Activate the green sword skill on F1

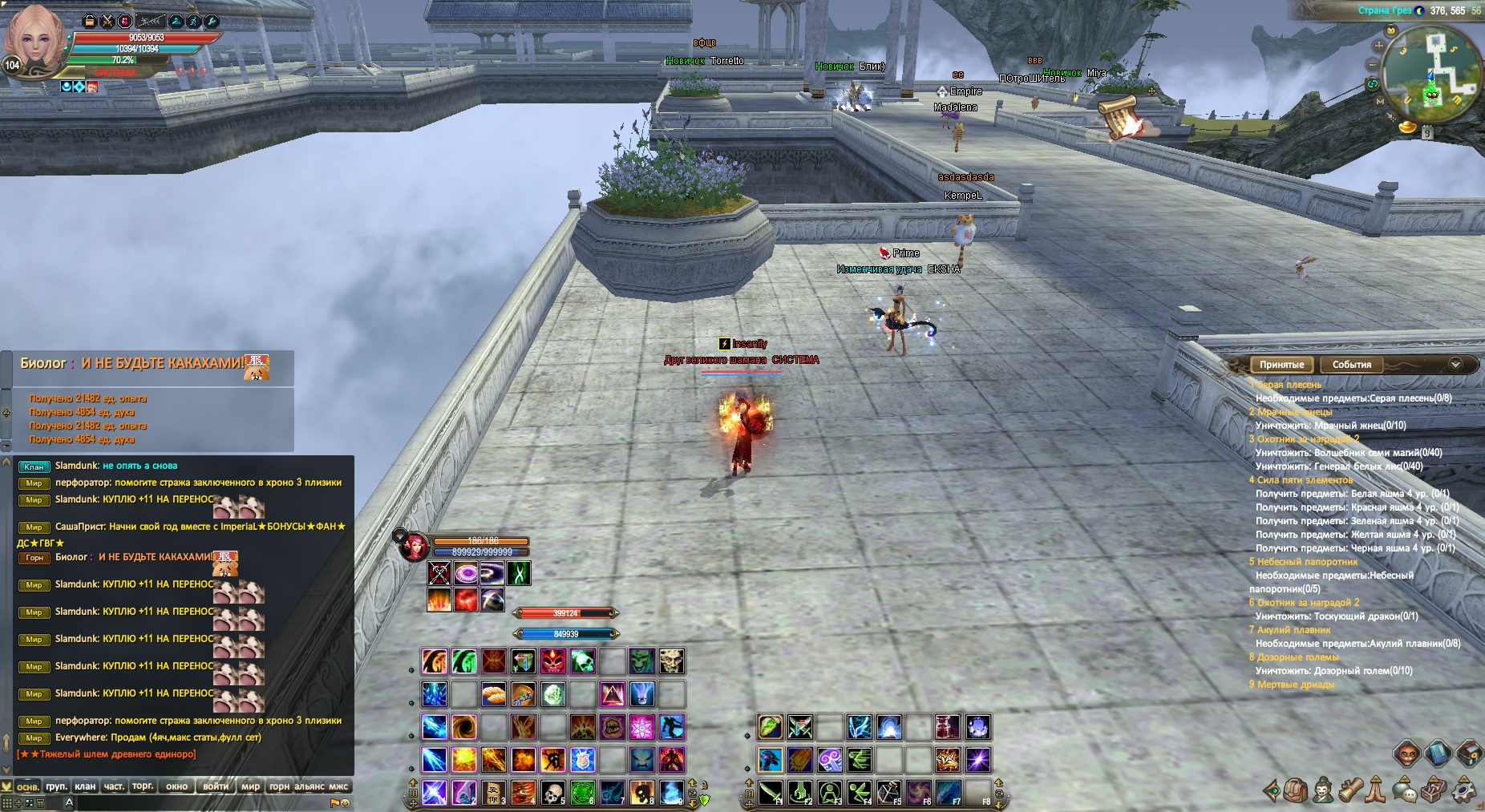770,792
